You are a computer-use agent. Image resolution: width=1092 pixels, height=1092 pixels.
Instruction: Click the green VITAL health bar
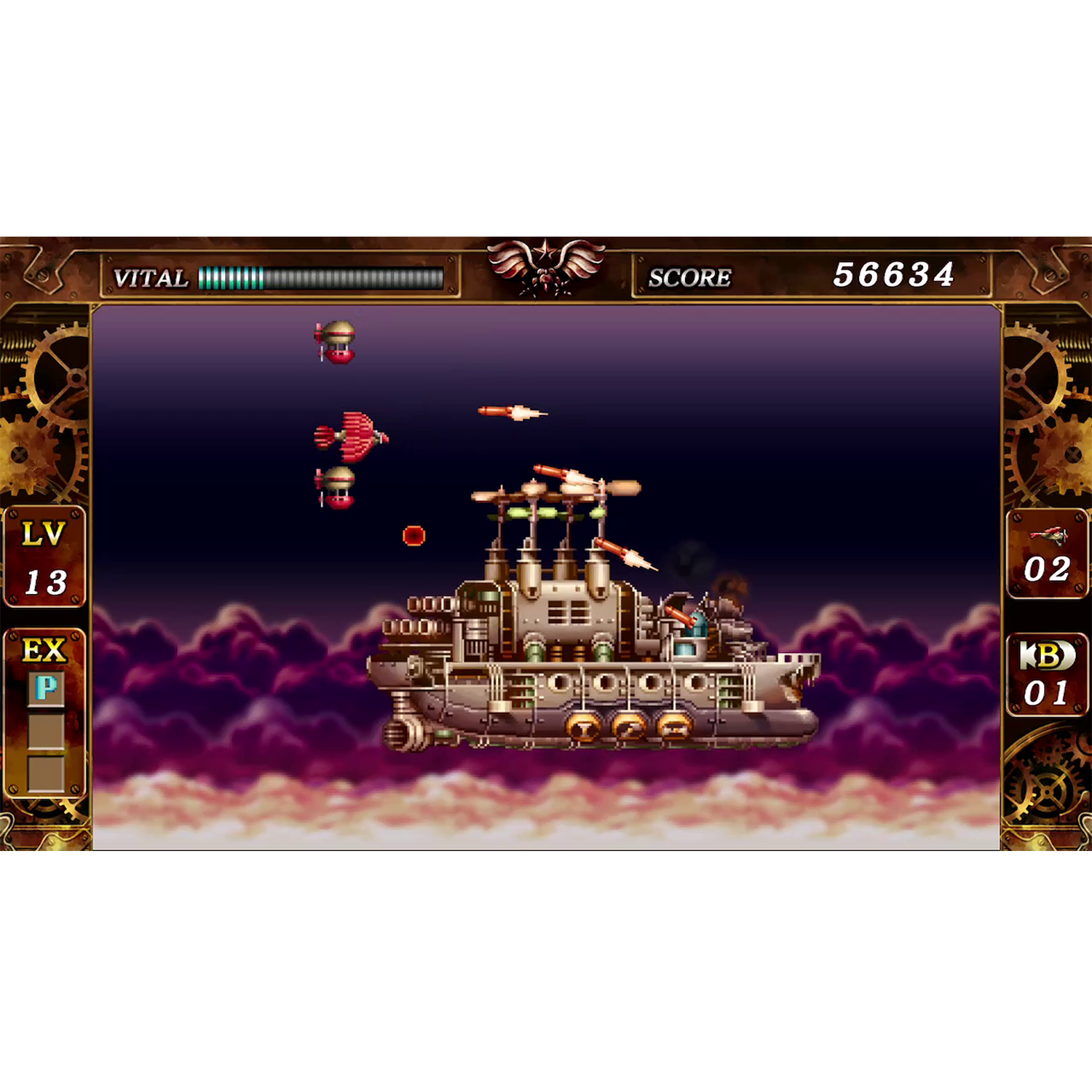coord(229,277)
